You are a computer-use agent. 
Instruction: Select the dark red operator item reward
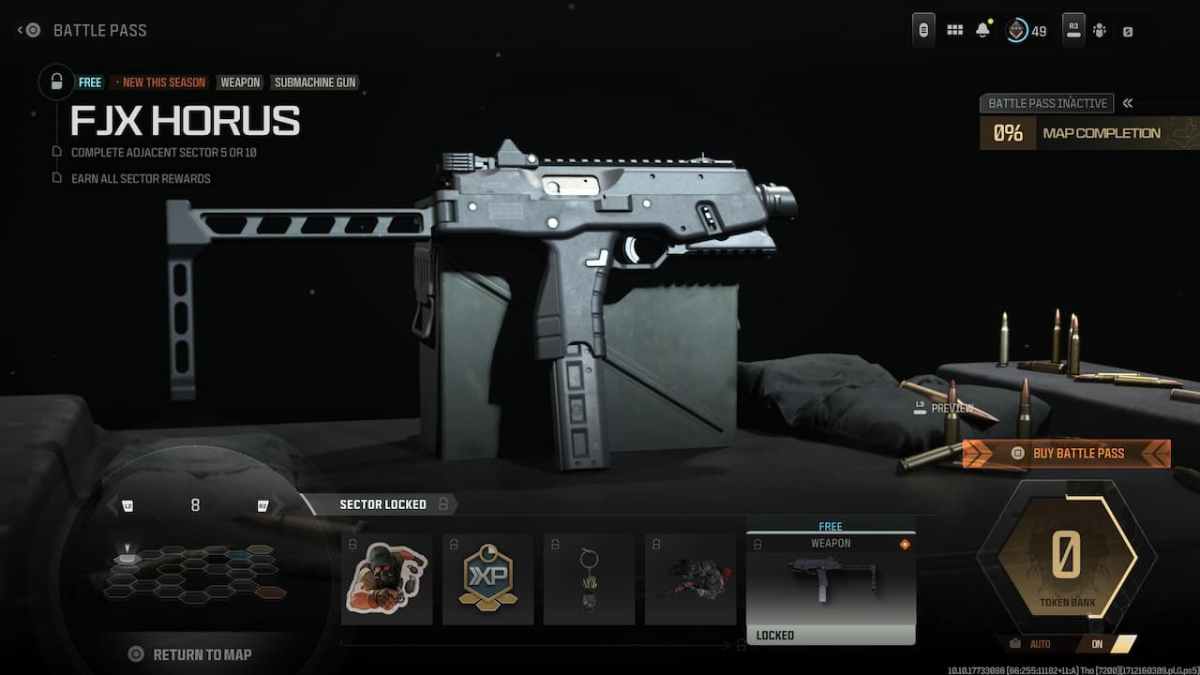point(690,579)
